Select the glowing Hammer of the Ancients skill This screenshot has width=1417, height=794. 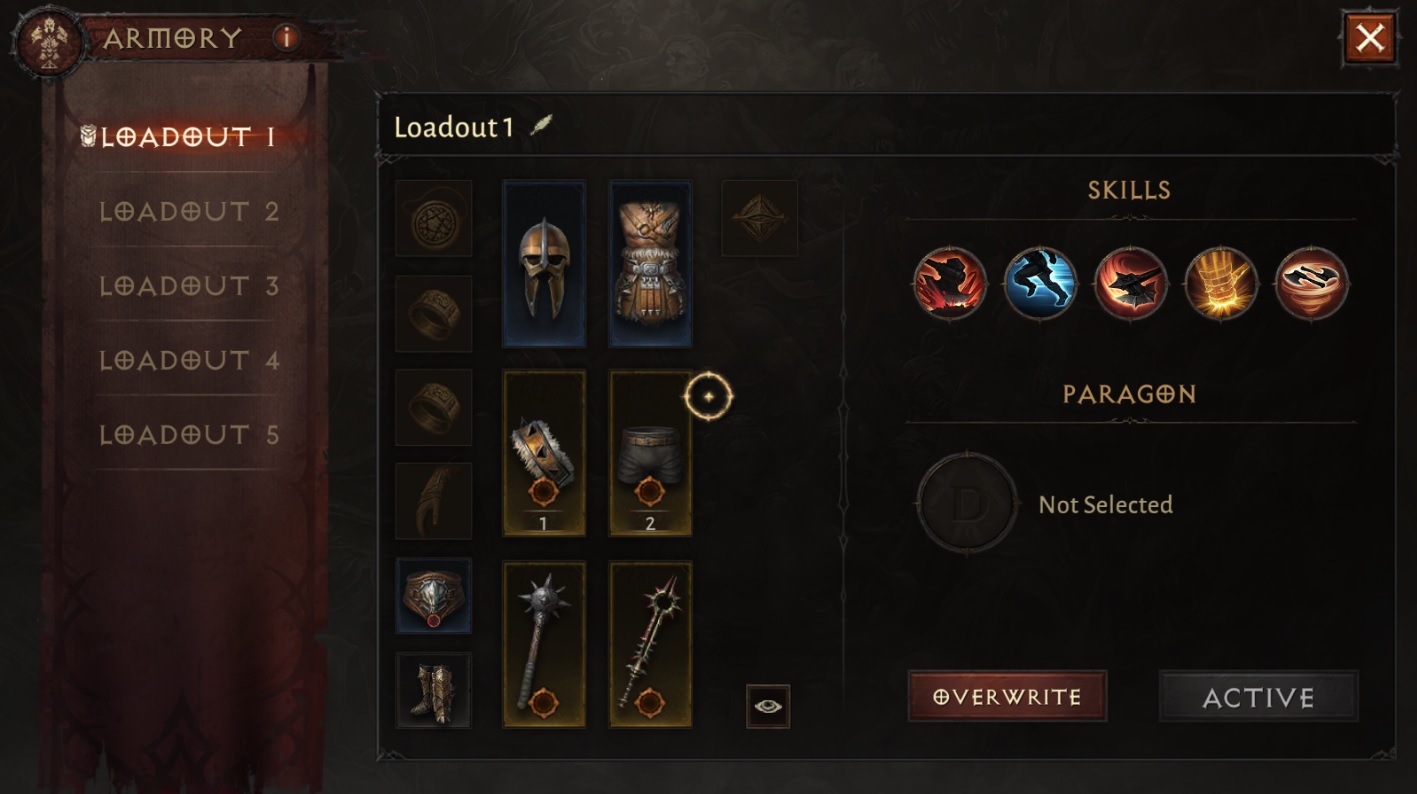click(x=1222, y=284)
